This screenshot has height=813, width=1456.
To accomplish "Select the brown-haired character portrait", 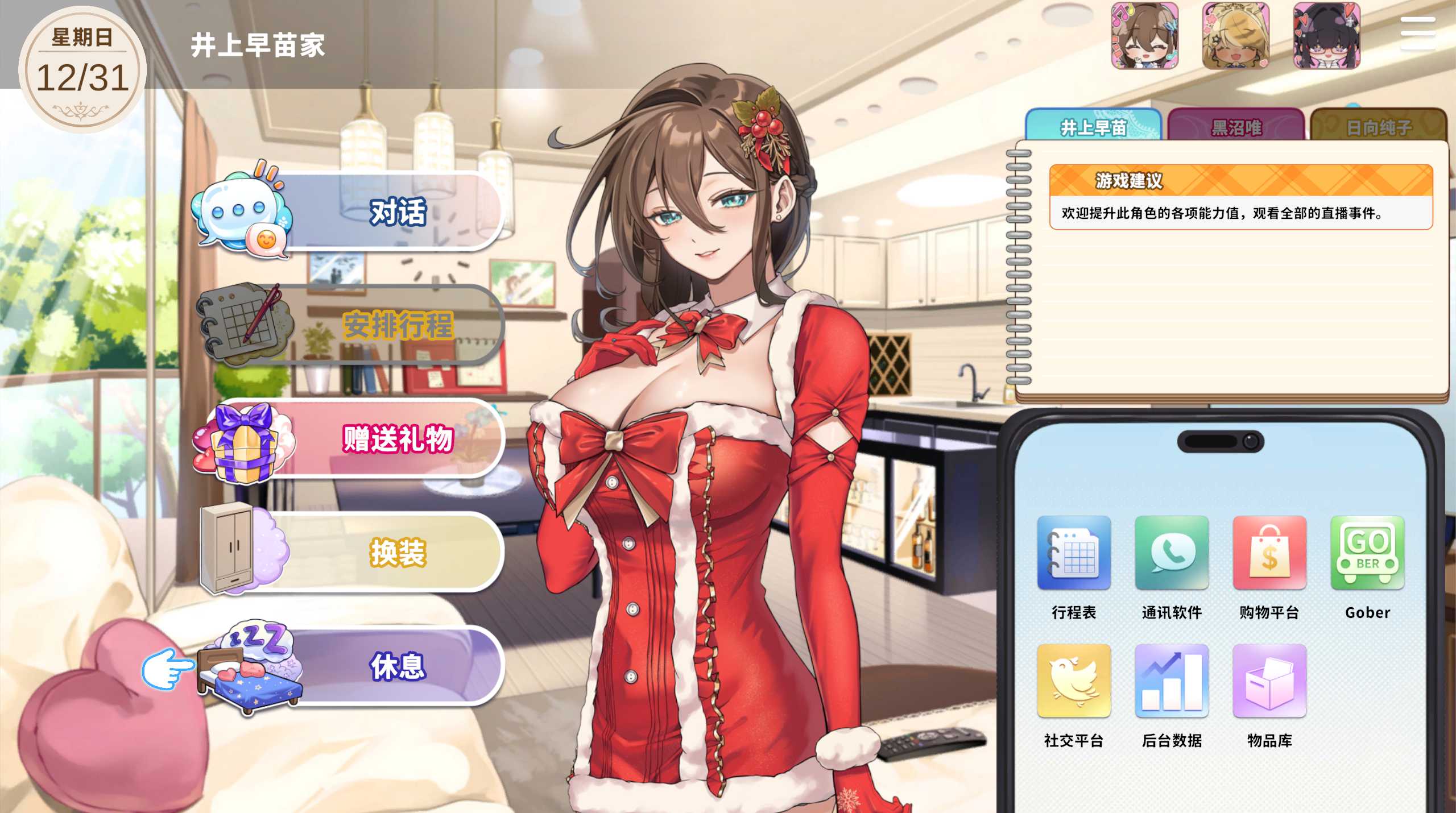I will (x=1145, y=35).
